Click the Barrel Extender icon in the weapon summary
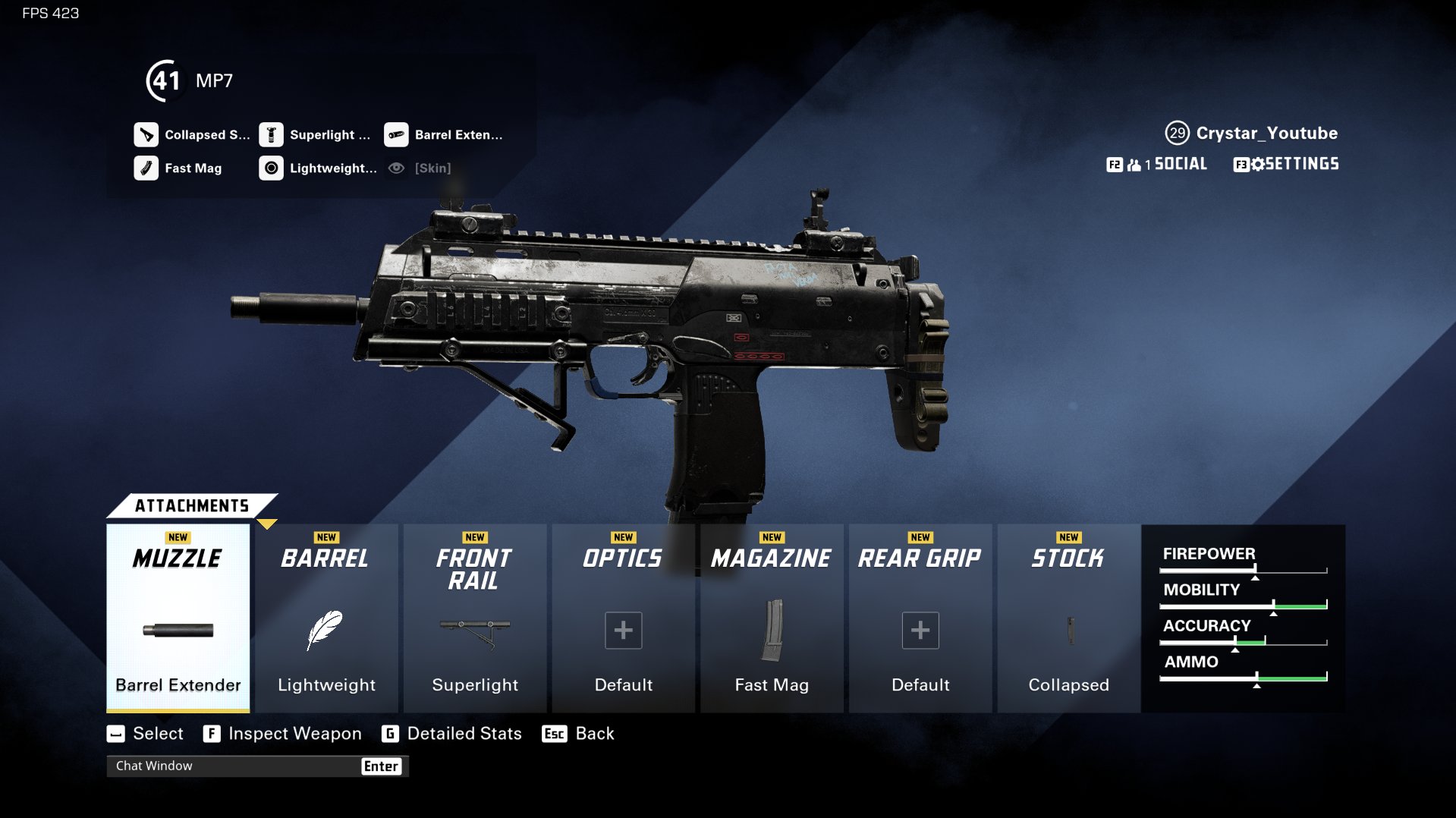The height and width of the screenshot is (818, 1456). pos(395,134)
